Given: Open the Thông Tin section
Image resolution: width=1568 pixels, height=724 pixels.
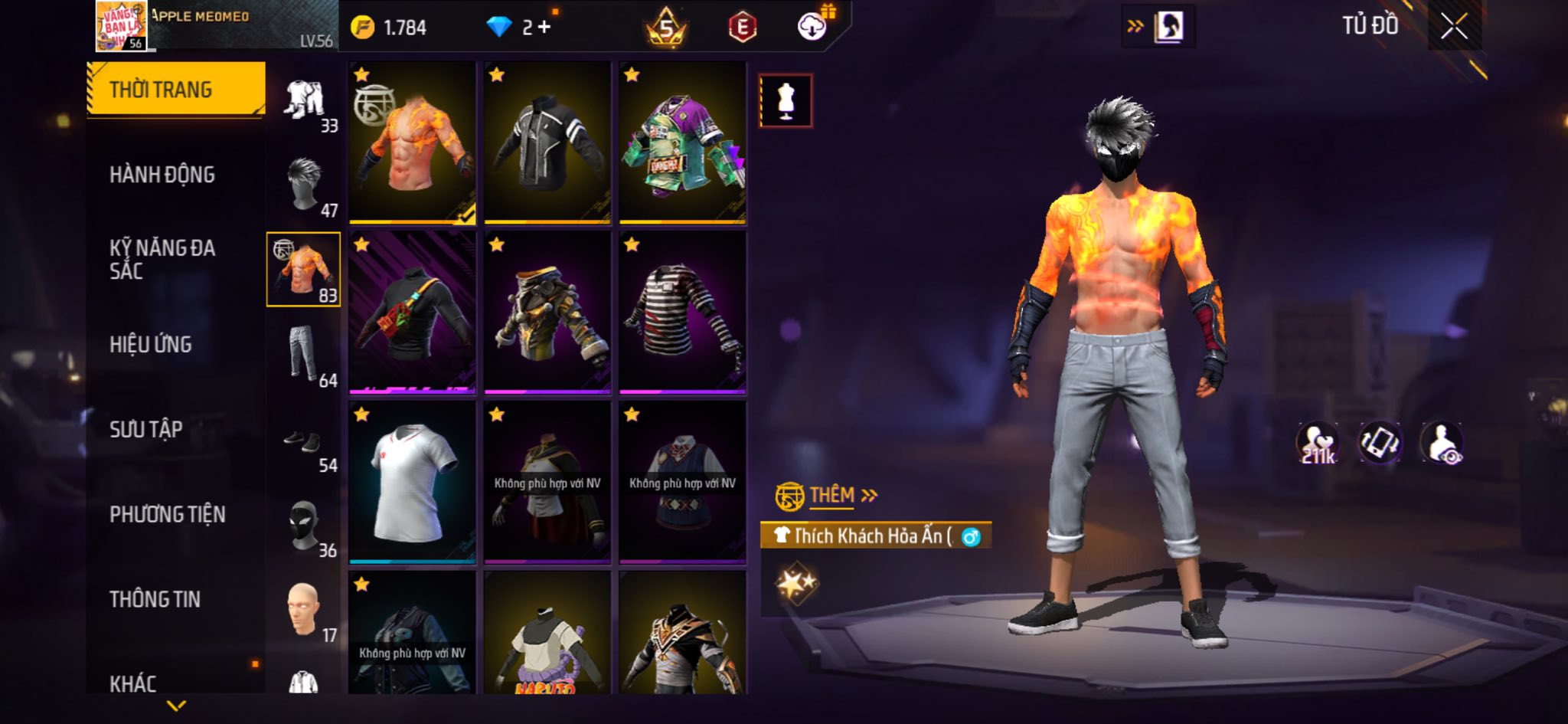Looking at the screenshot, I should 155,599.
